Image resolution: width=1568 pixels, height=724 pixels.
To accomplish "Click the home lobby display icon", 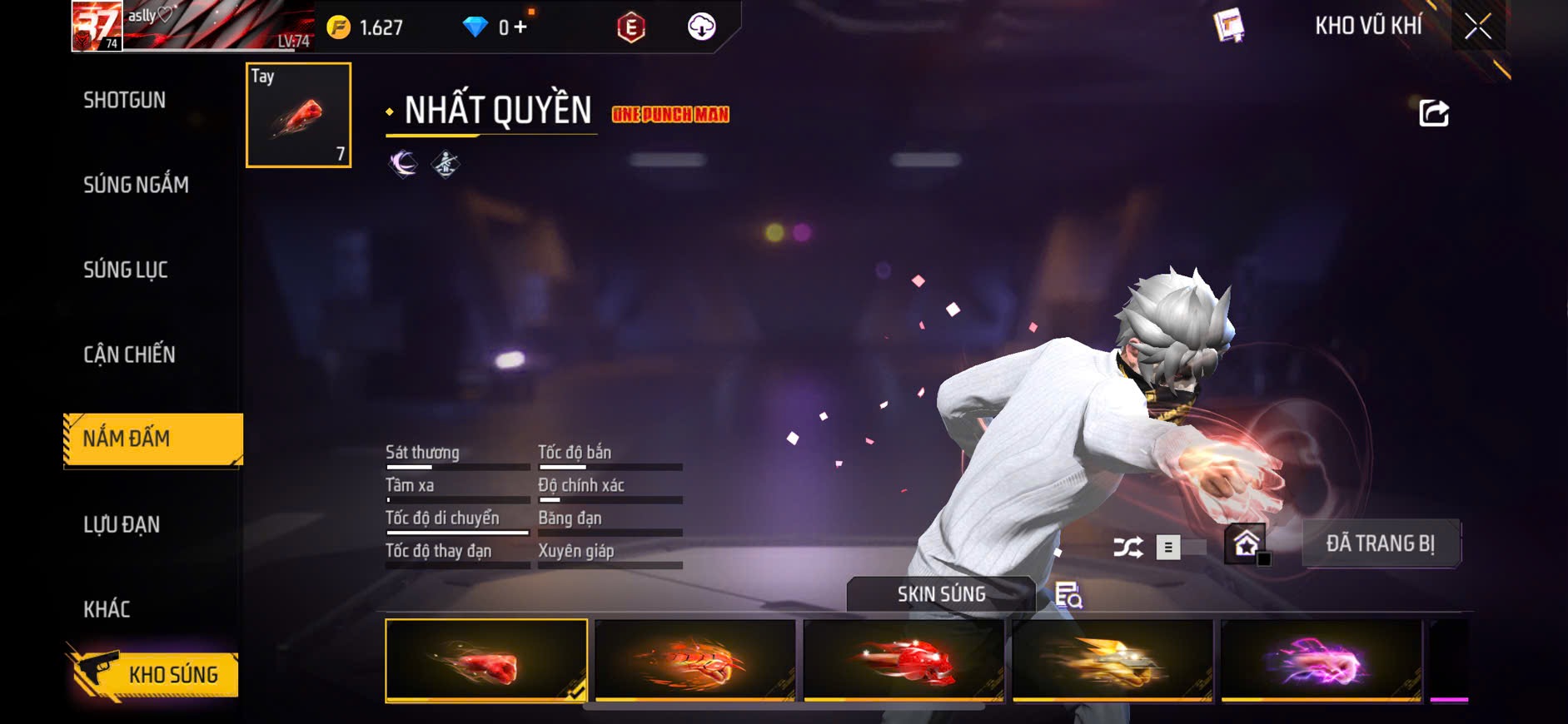I will pyautogui.click(x=1246, y=544).
